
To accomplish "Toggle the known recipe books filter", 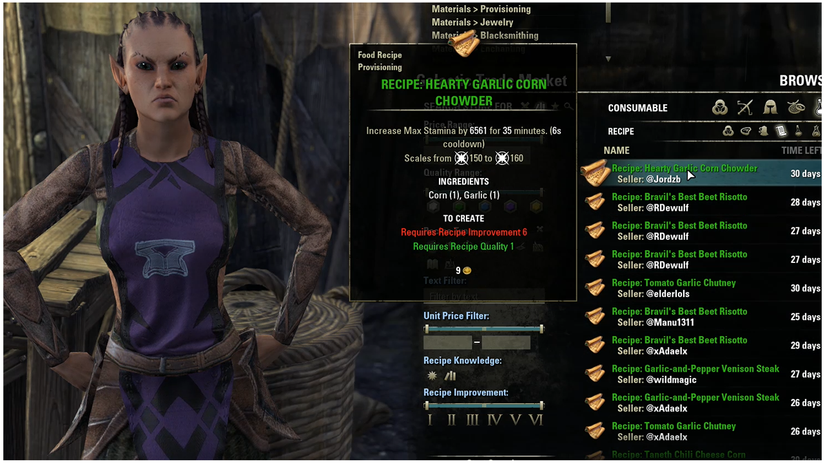I will click(450, 375).
